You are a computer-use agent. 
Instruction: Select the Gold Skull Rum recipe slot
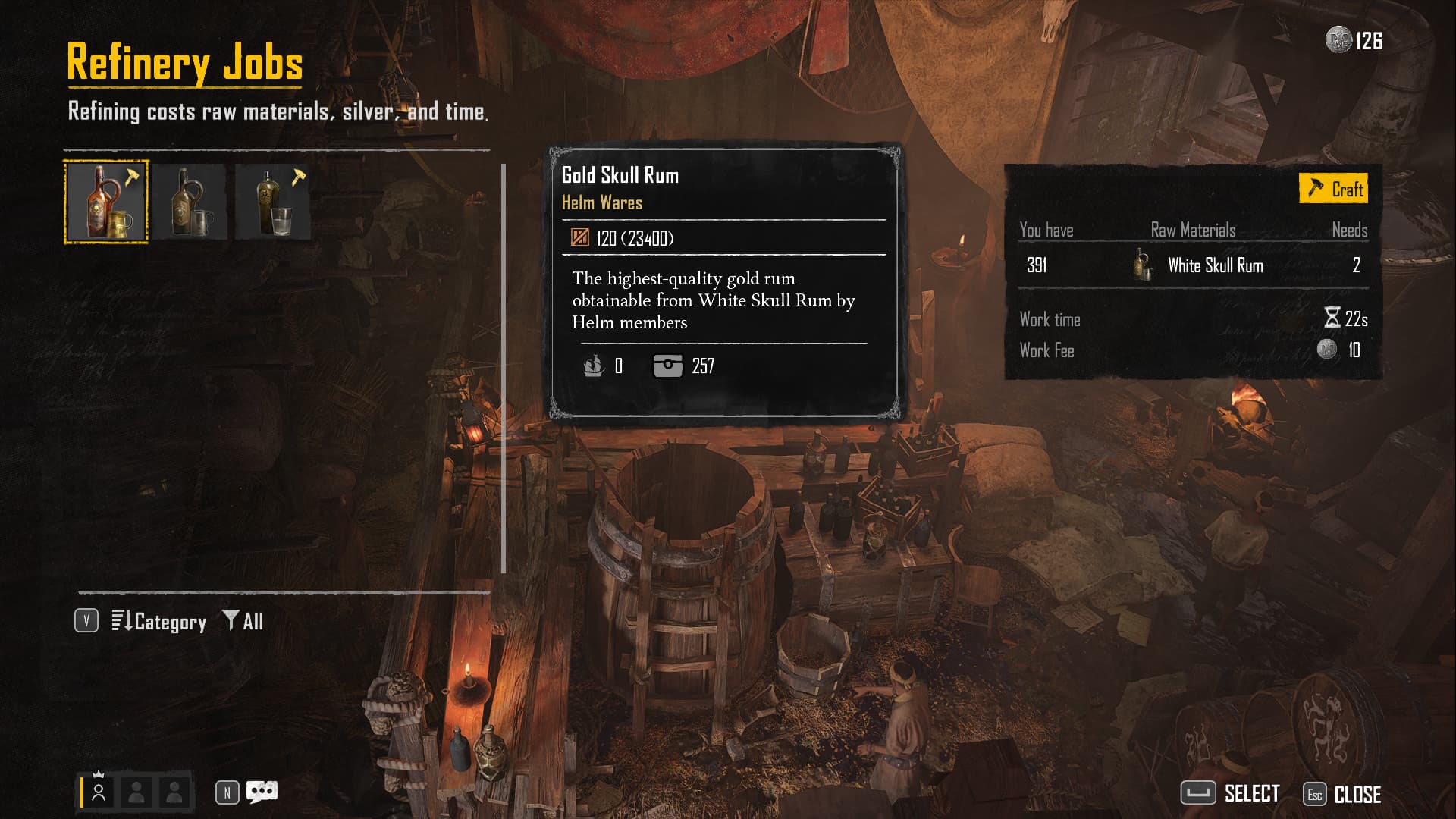(106, 202)
